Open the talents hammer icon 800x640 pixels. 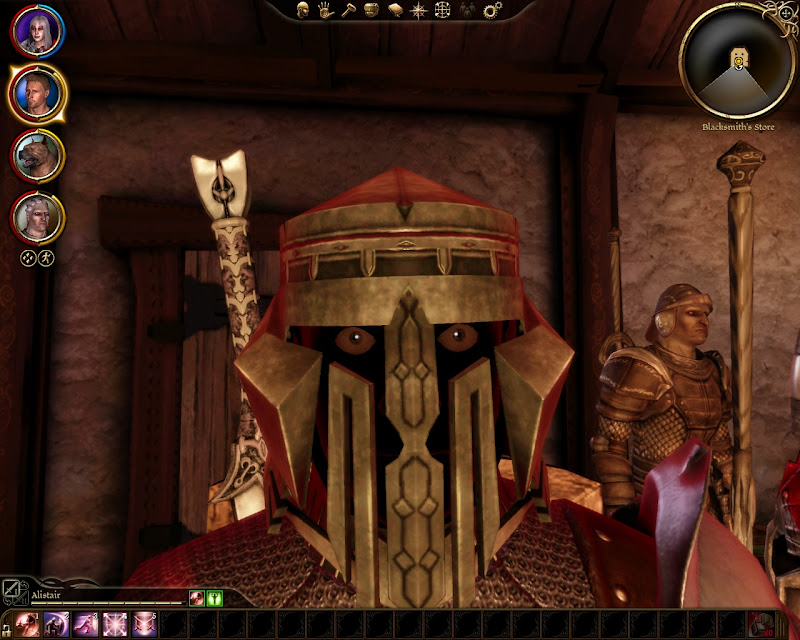[348, 10]
